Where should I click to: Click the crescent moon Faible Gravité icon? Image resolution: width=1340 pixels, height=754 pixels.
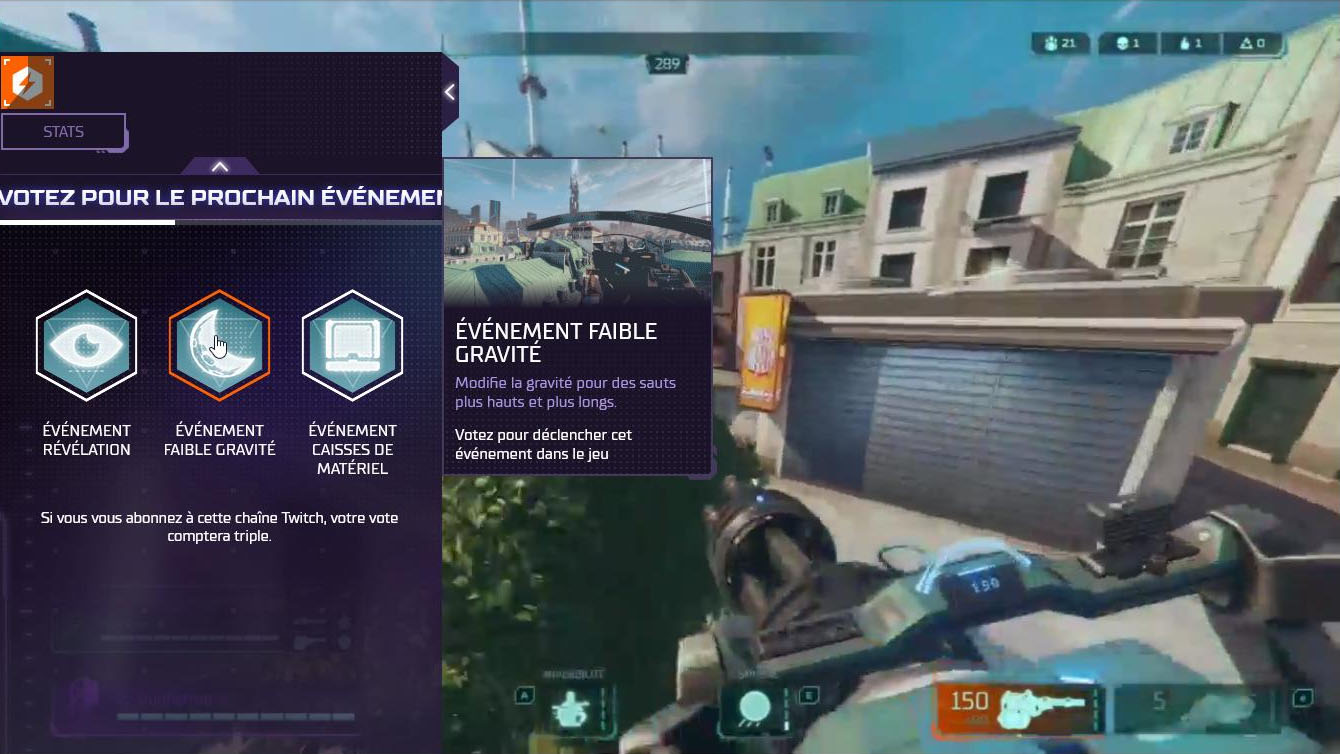(219, 344)
